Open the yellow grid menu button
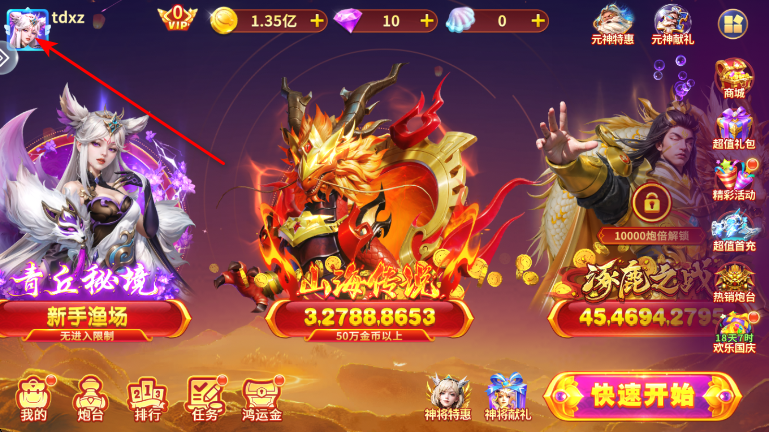 pos(734,23)
